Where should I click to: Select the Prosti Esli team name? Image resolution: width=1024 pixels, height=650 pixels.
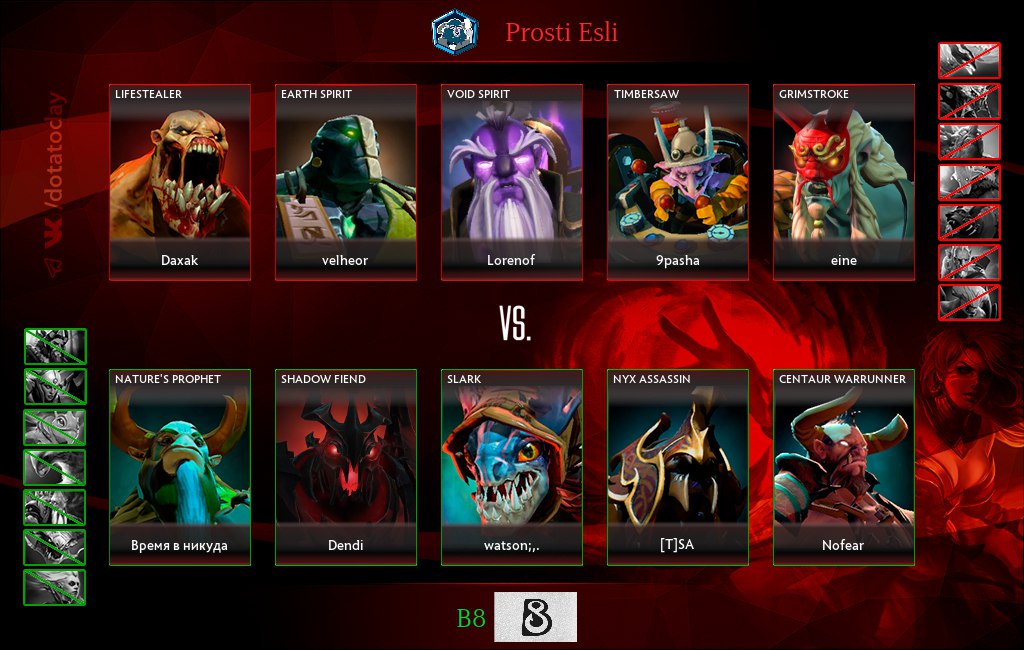[561, 32]
